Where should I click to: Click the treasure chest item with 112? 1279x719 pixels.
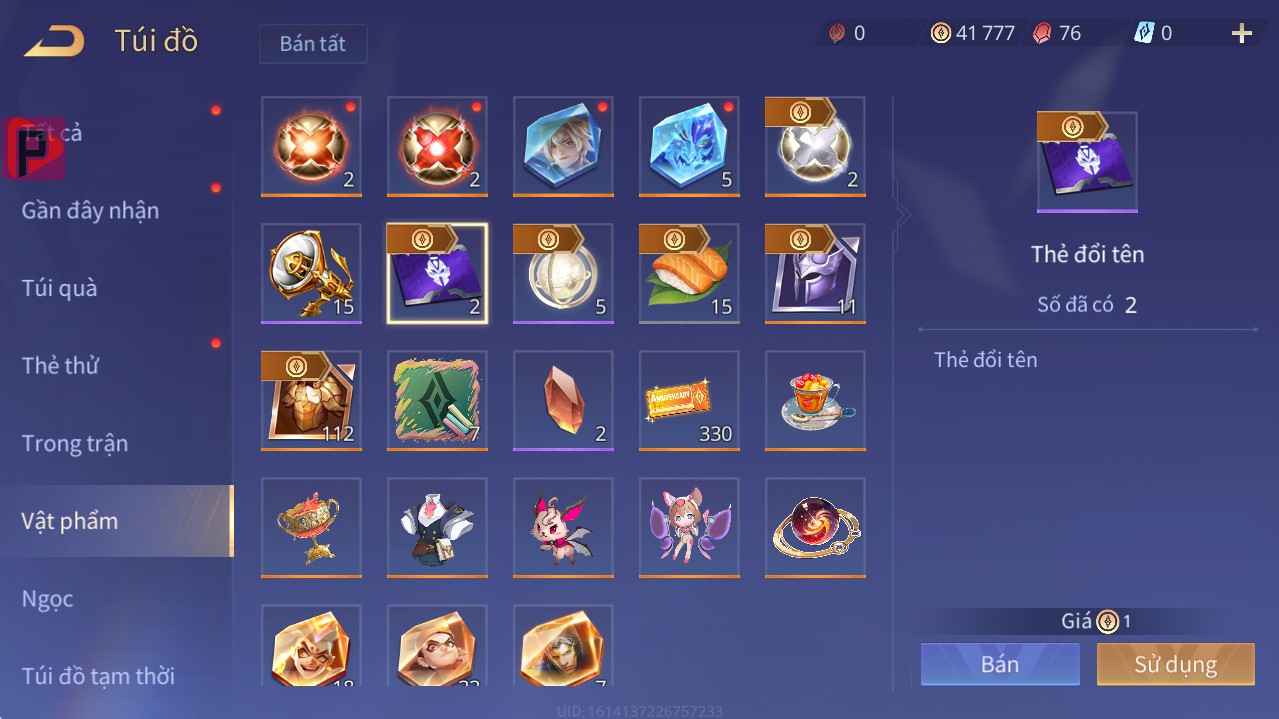point(311,400)
